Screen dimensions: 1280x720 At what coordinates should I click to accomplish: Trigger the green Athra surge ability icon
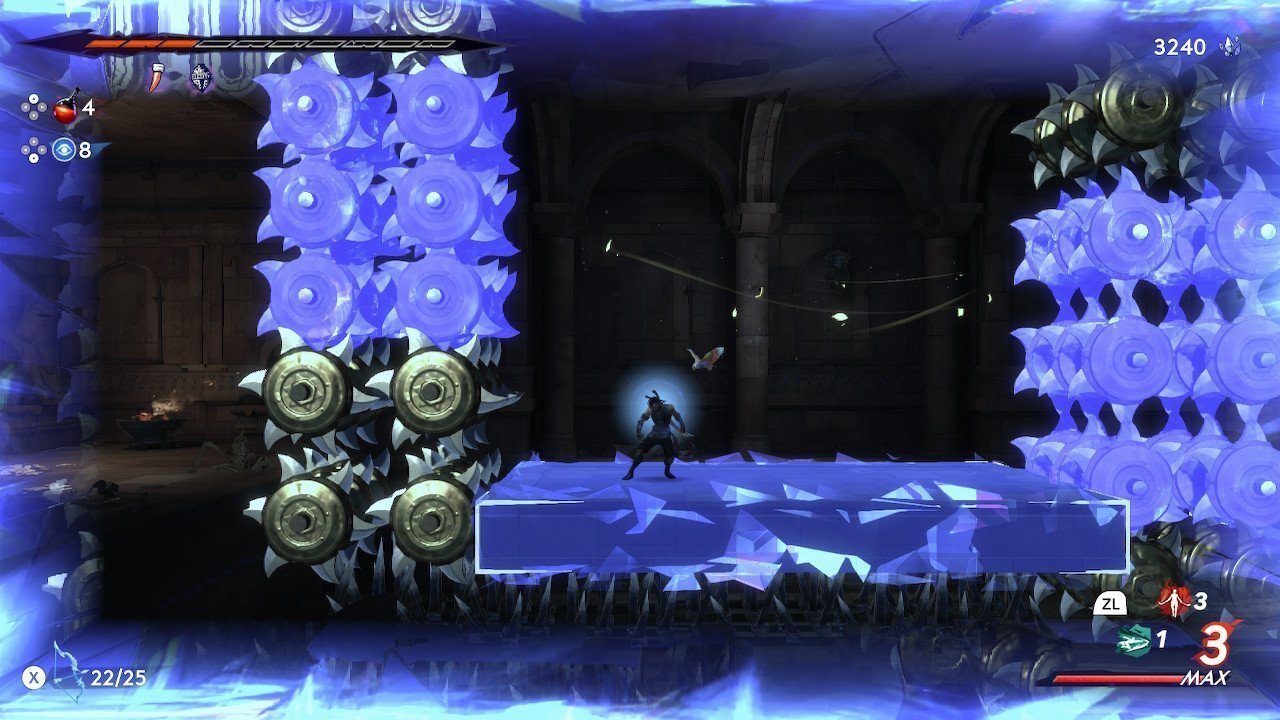click(1130, 640)
